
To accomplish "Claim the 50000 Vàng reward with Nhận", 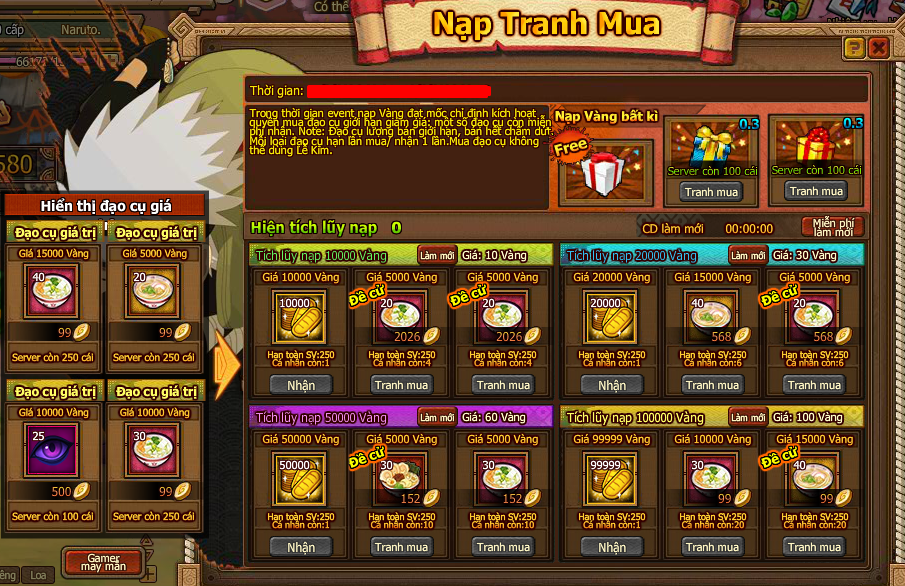I will coord(301,547).
